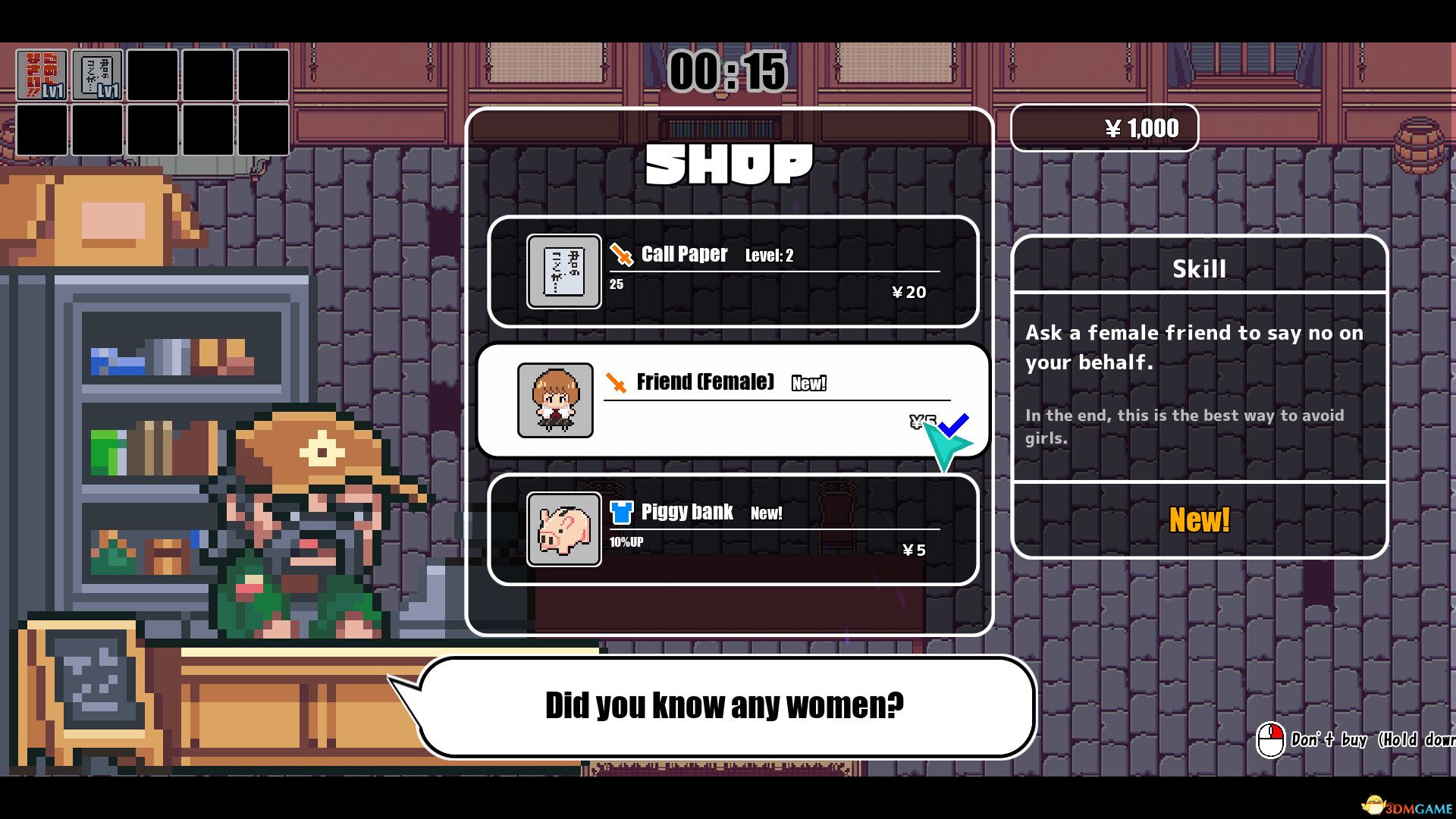Open the Piggy bank 10%UP entry
This screenshot has width=1456, height=819.
(x=733, y=529)
